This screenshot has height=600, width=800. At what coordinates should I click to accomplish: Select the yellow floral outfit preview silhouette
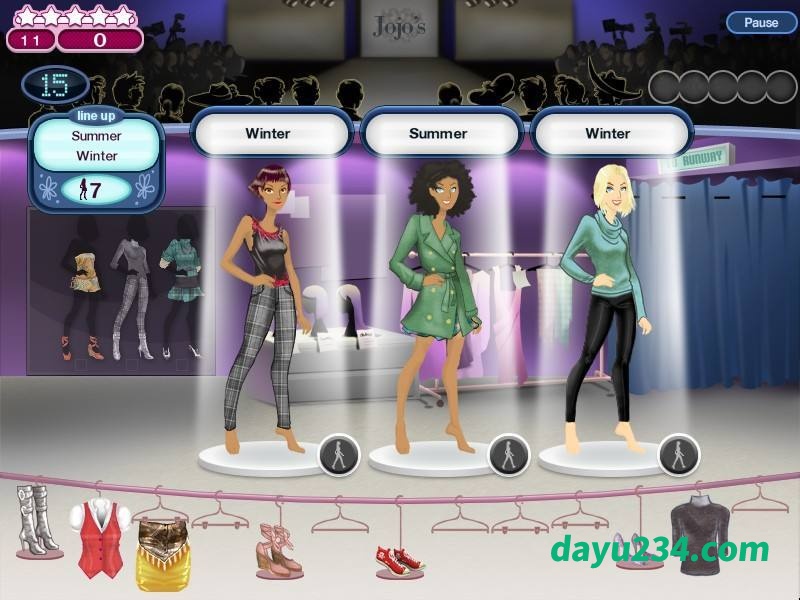[x=78, y=285]
